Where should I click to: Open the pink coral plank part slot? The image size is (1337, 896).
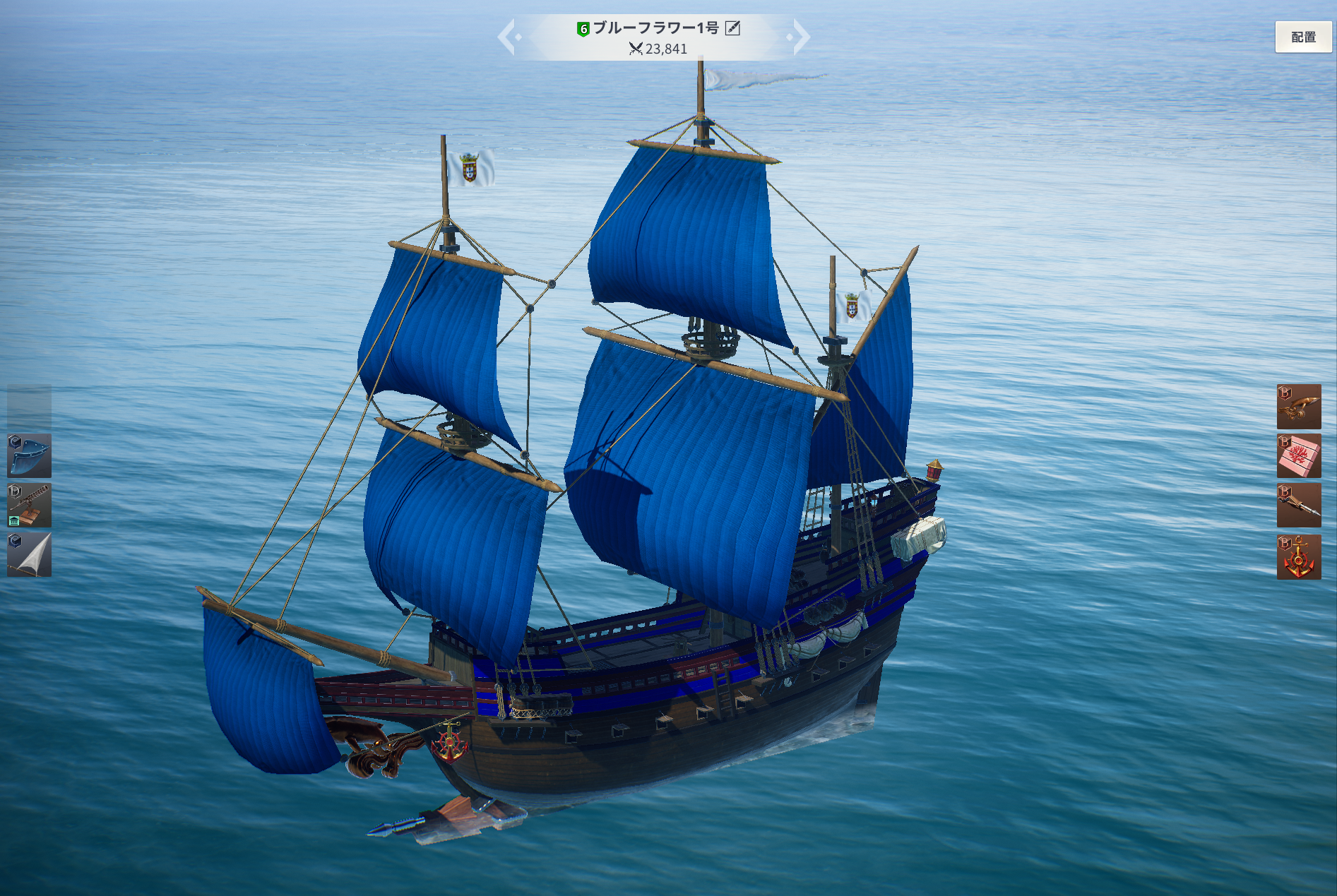pos(1298,456)
